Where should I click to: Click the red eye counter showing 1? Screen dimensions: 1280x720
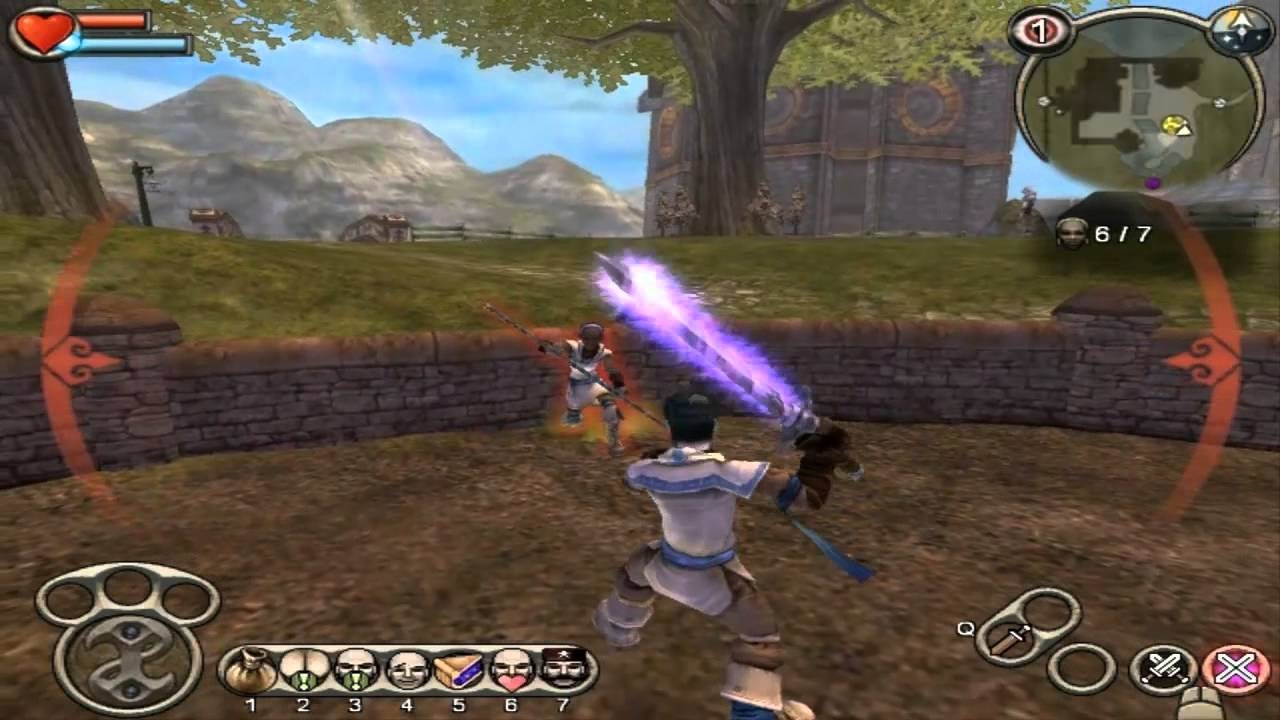(1040, 31)
